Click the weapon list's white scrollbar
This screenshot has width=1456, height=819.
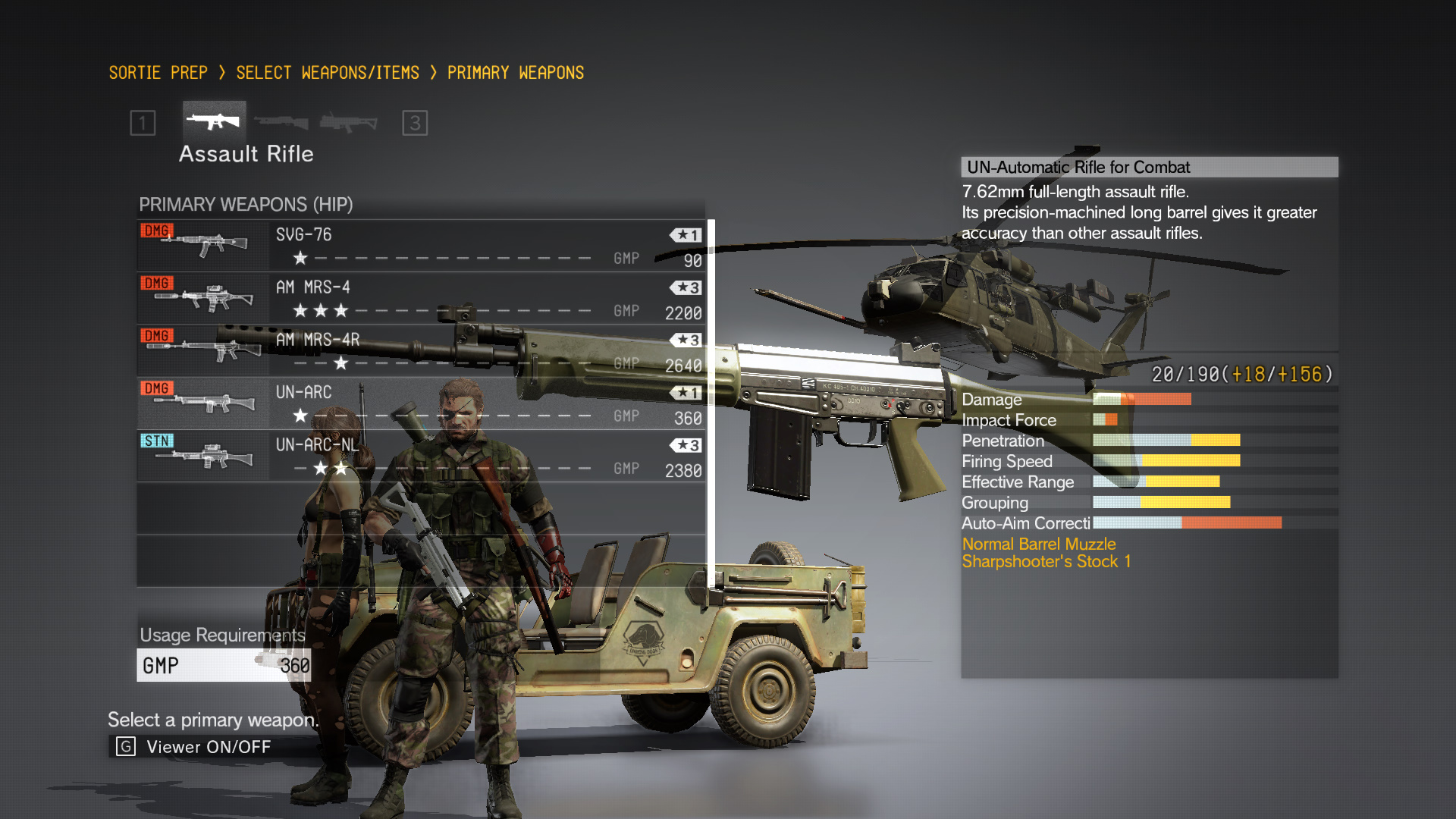[711, 403]
